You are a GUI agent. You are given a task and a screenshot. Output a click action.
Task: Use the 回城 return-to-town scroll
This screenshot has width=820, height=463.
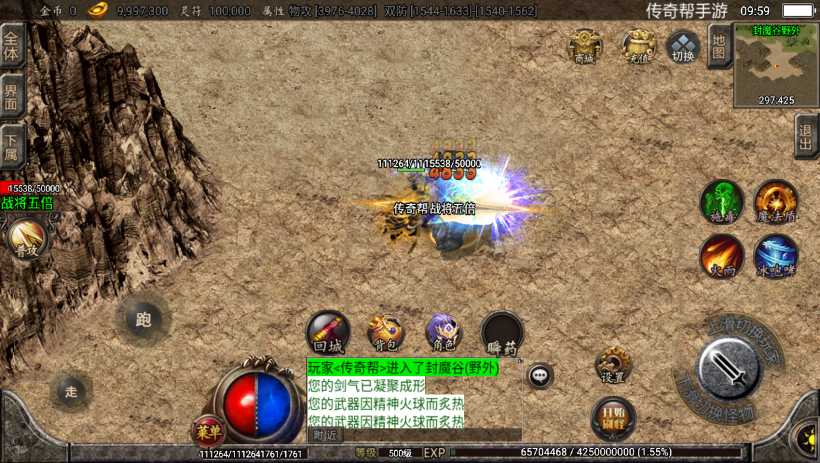328,332
